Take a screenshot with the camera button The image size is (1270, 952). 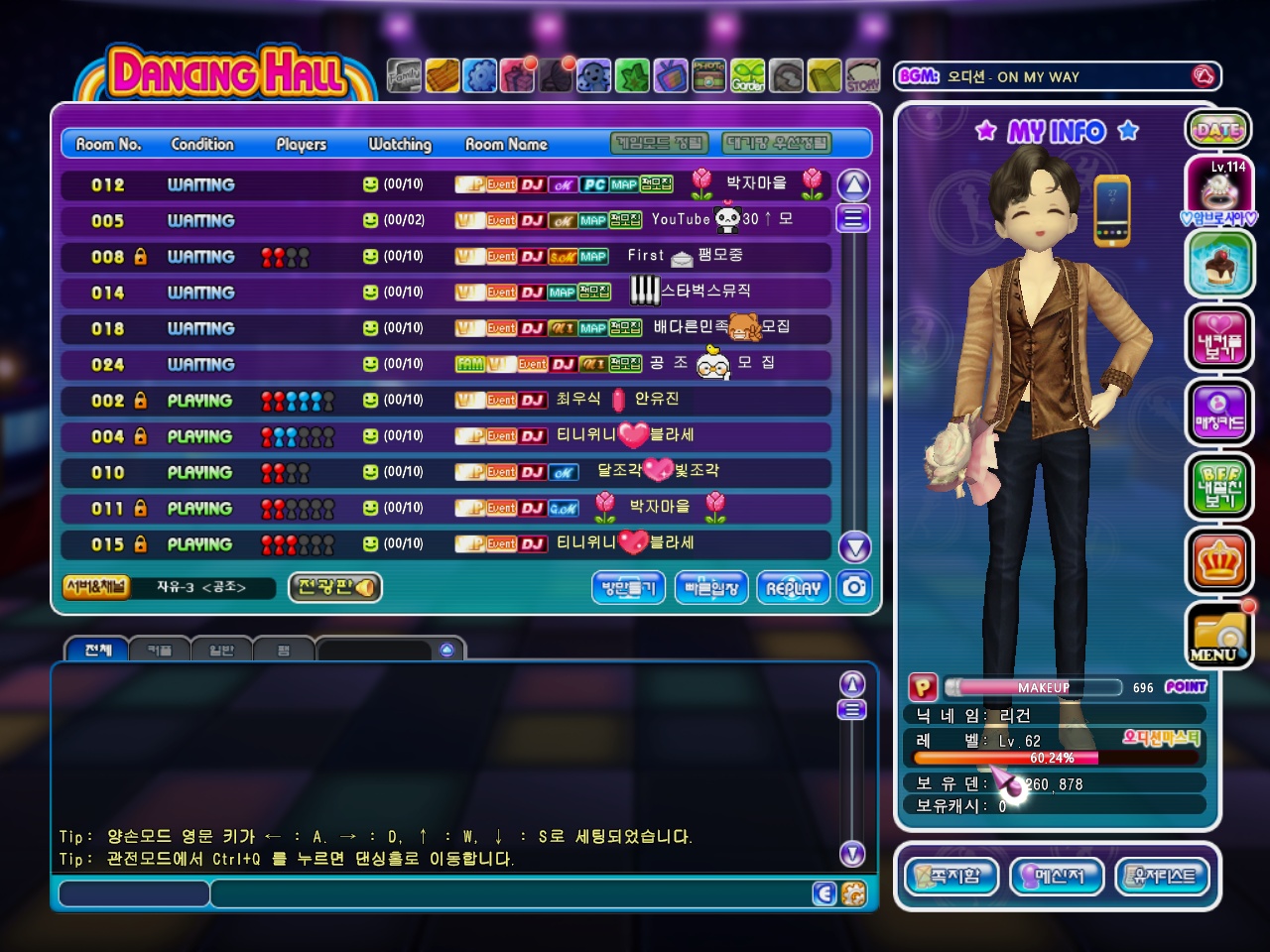pos(854,587)
